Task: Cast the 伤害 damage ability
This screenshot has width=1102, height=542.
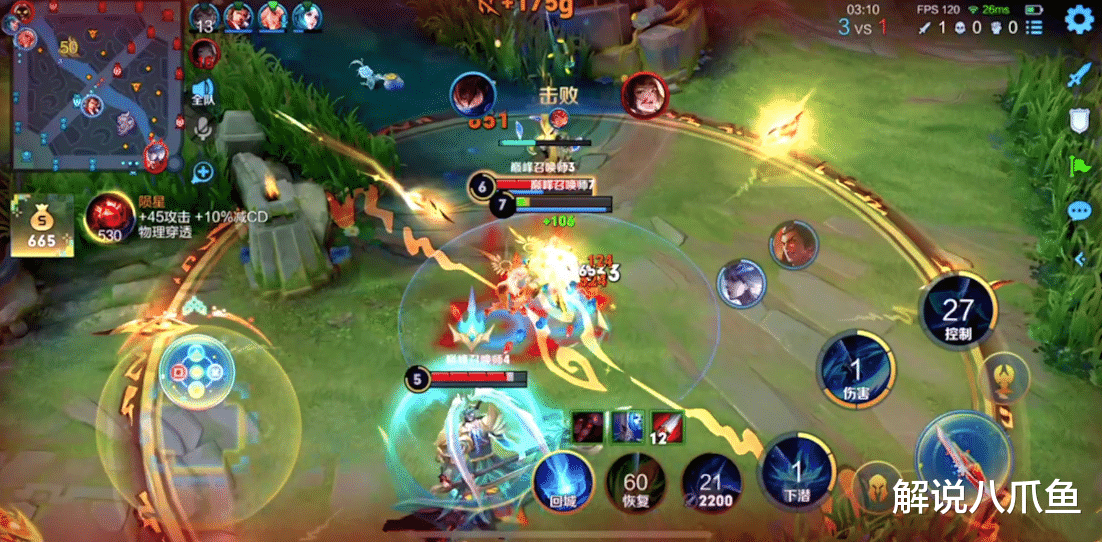Action: click(856, 367)
